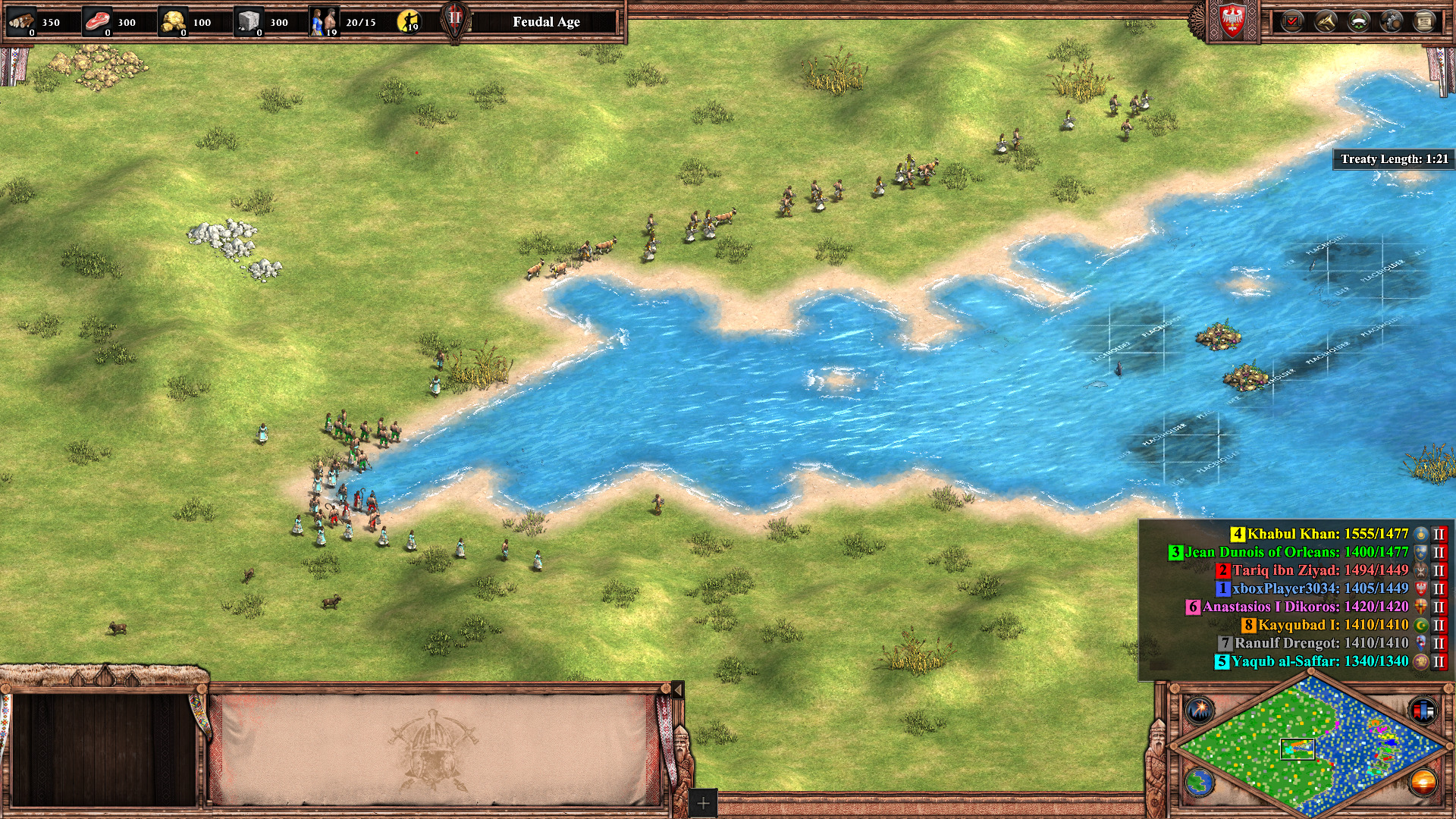This screenshot has width=1456, height=819.
Task: Collapse the bottom panel with the arrow tab
Action: tap(678, 689)
